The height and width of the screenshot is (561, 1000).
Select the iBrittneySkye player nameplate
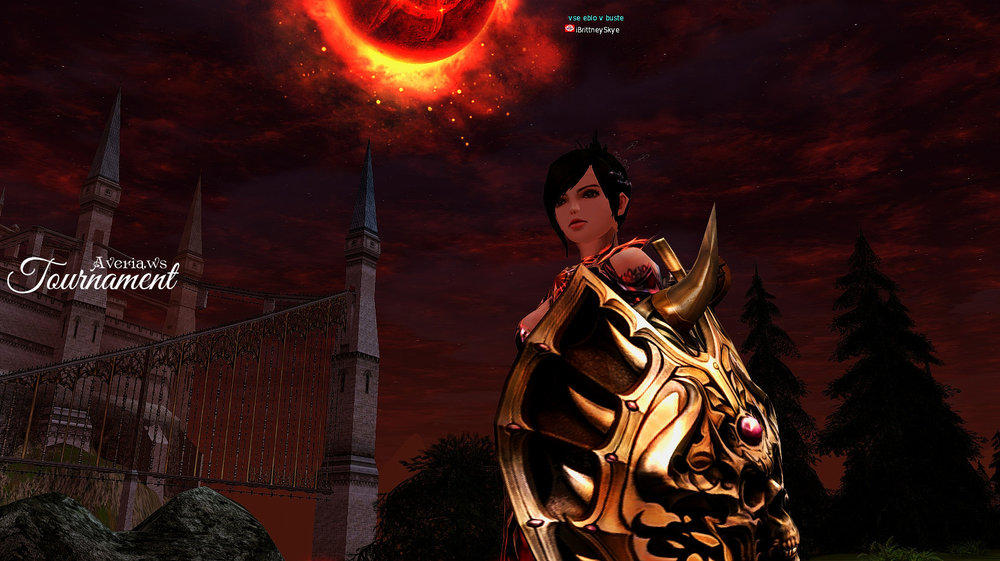click(x=597, y=30)
